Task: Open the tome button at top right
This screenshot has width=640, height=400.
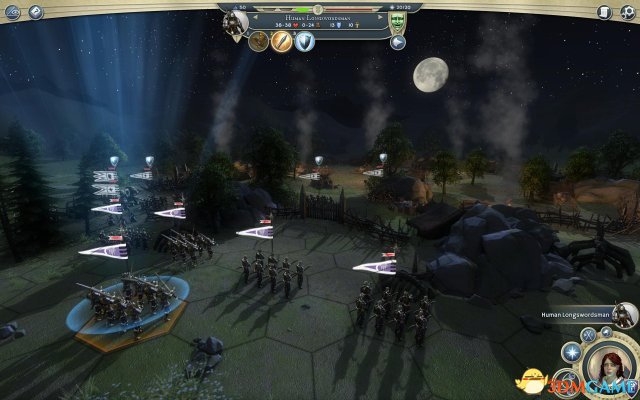Action: click(x=603, y=11)
